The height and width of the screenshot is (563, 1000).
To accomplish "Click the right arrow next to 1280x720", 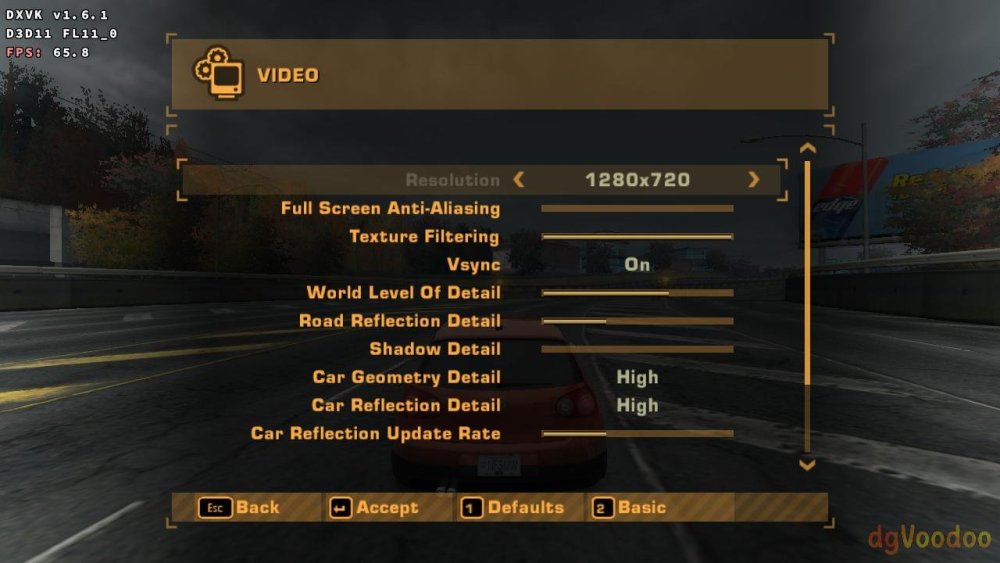I will [x=753, y=180].
